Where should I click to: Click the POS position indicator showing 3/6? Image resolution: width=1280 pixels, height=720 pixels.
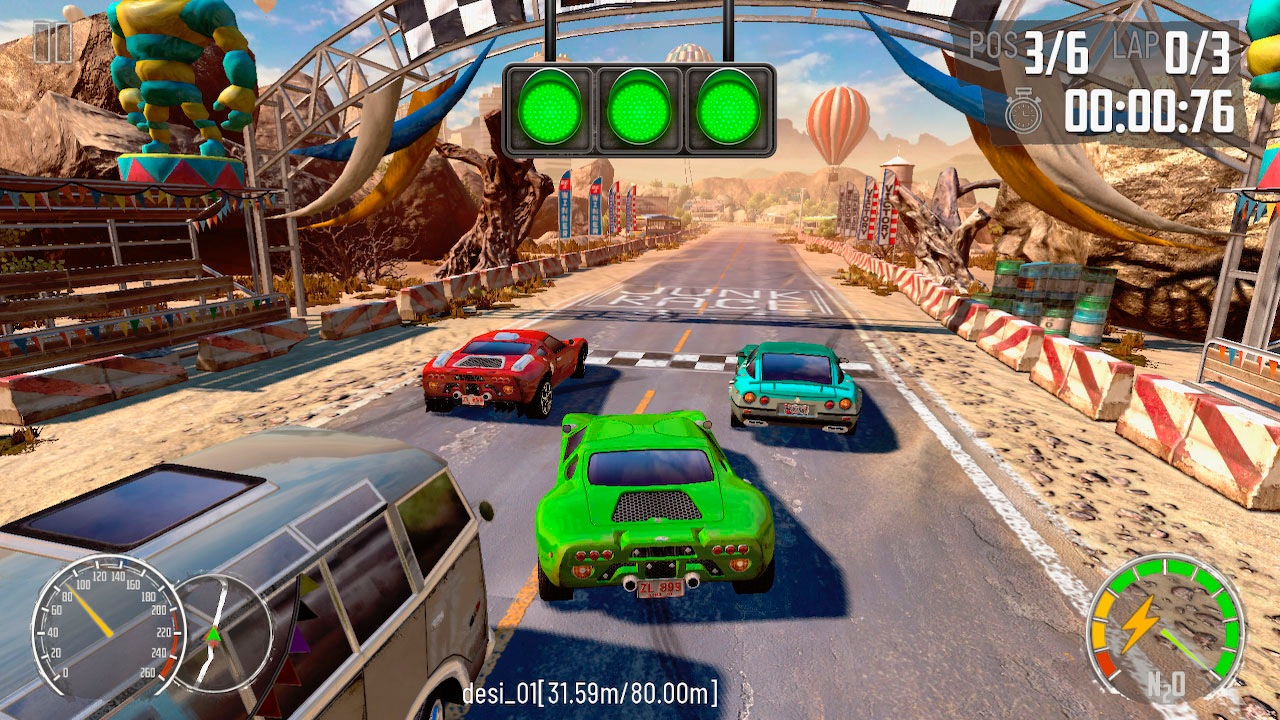(x=1030, y=45)
